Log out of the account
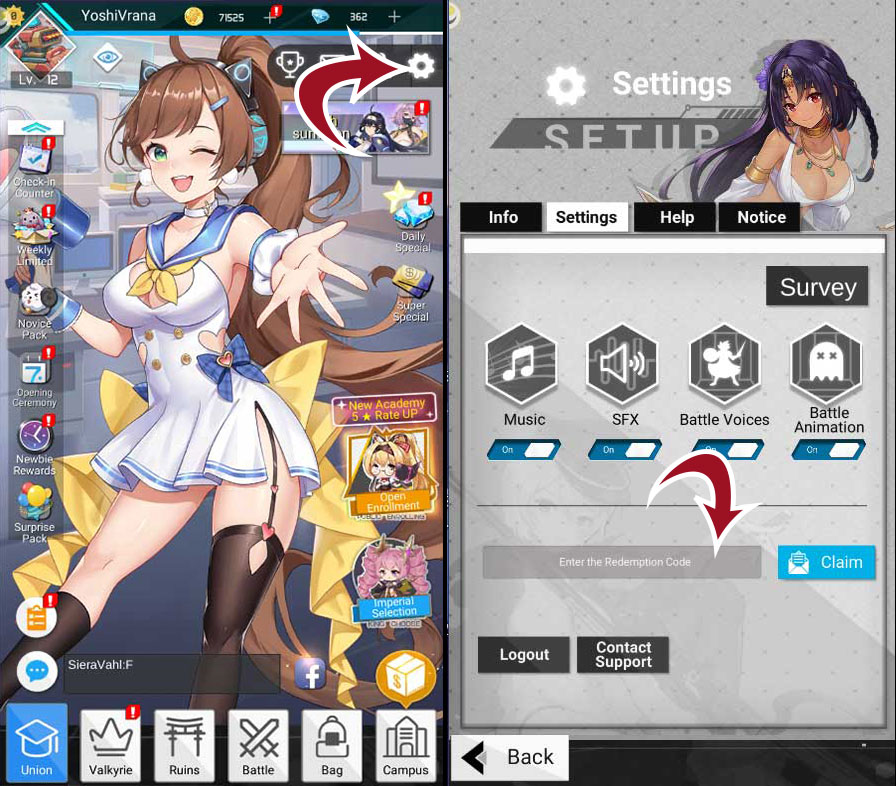This screenshot has height=786, width=896. point(524,655)
